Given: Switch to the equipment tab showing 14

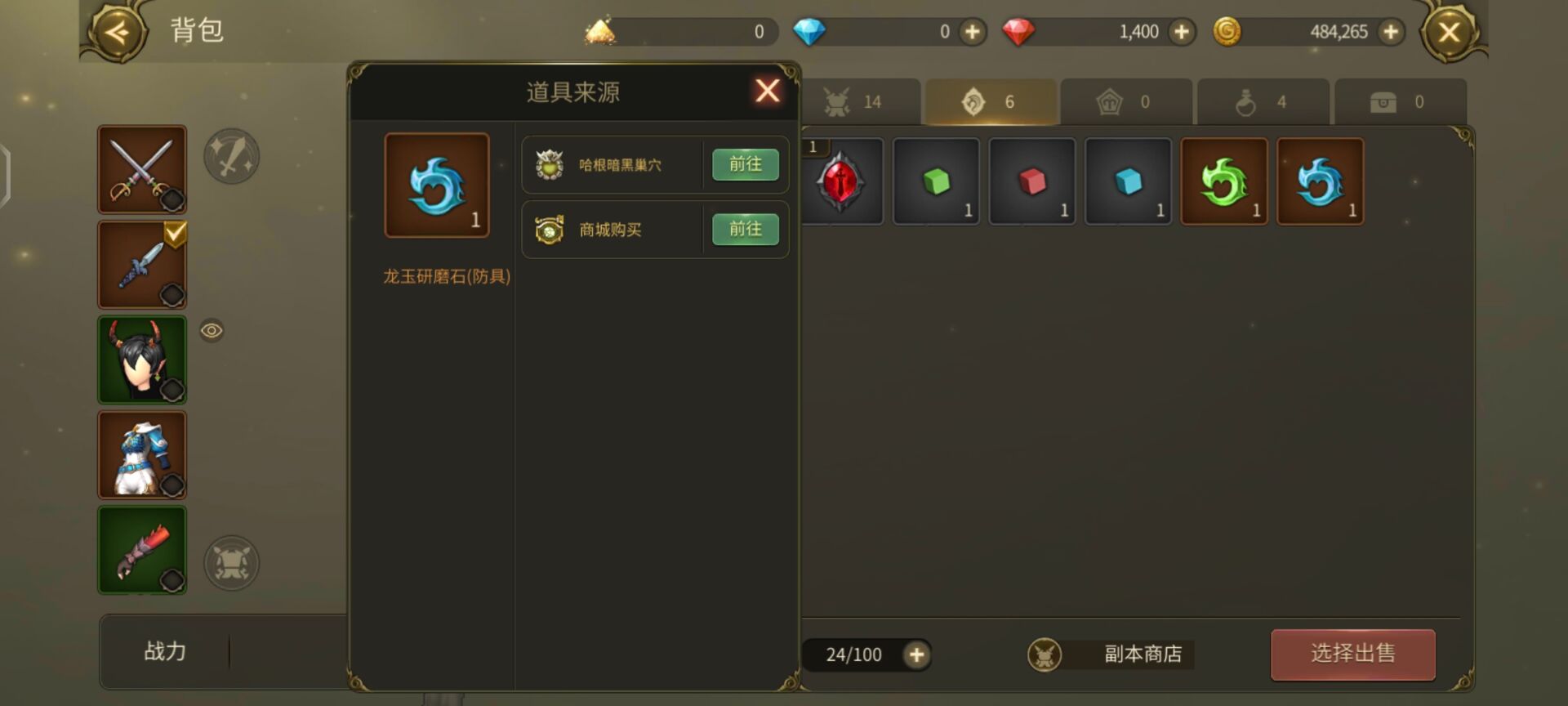Looking at the screenshot, I should tap(853, 102).
